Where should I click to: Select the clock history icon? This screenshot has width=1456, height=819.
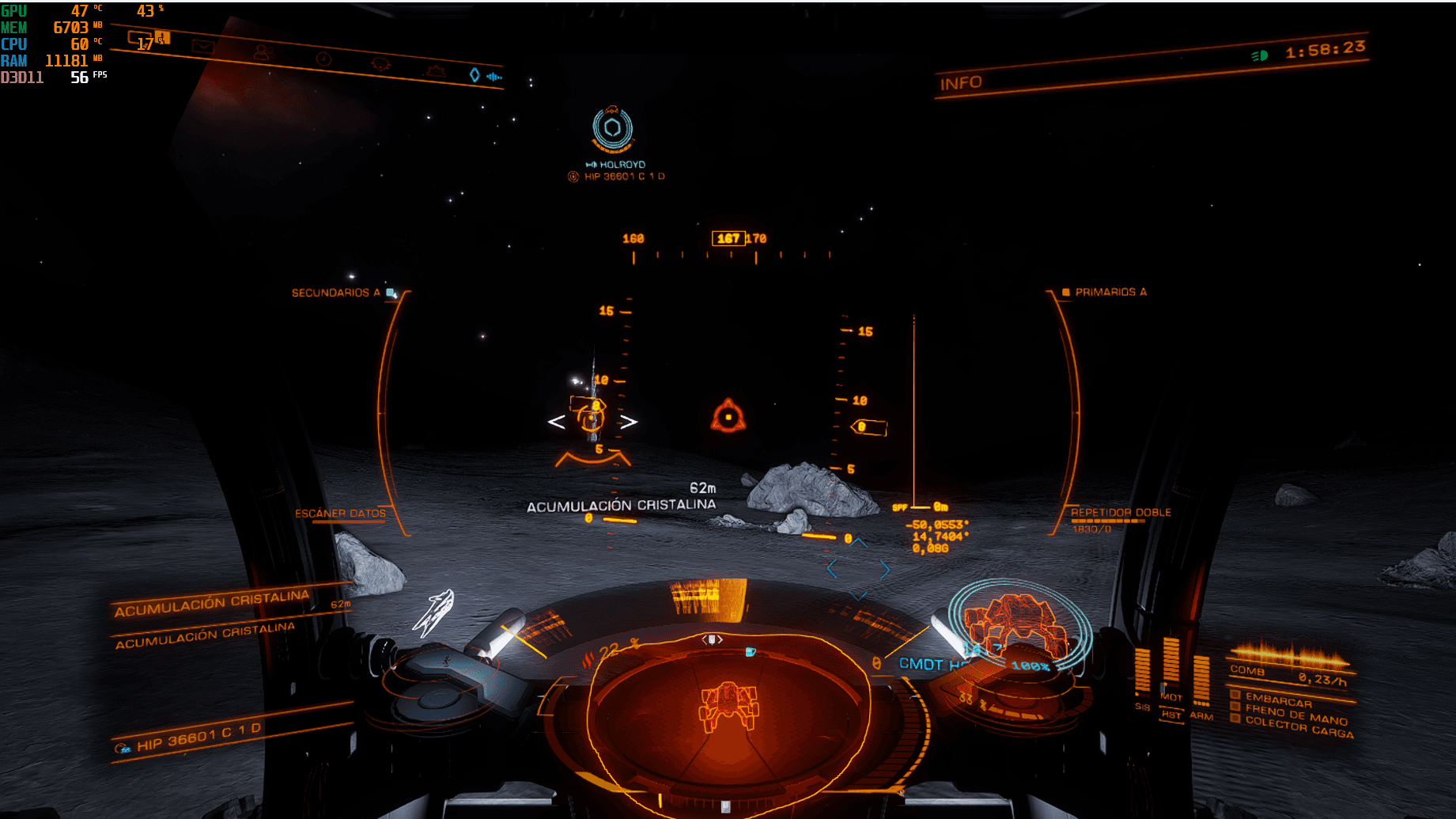click(x=323, y=59)
